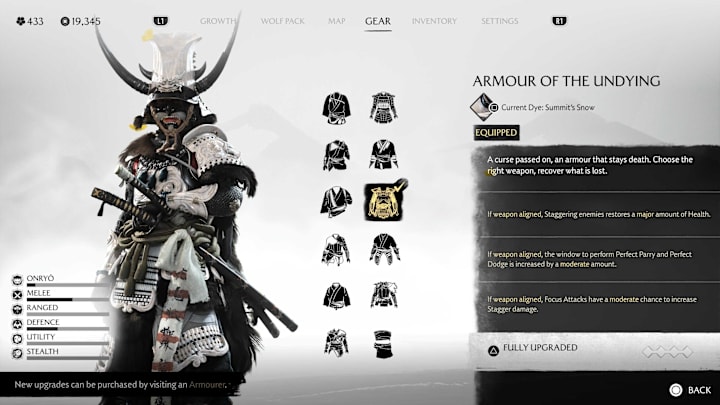Switch to the Settings tab
Screen dimensions: 720x405
499,21
